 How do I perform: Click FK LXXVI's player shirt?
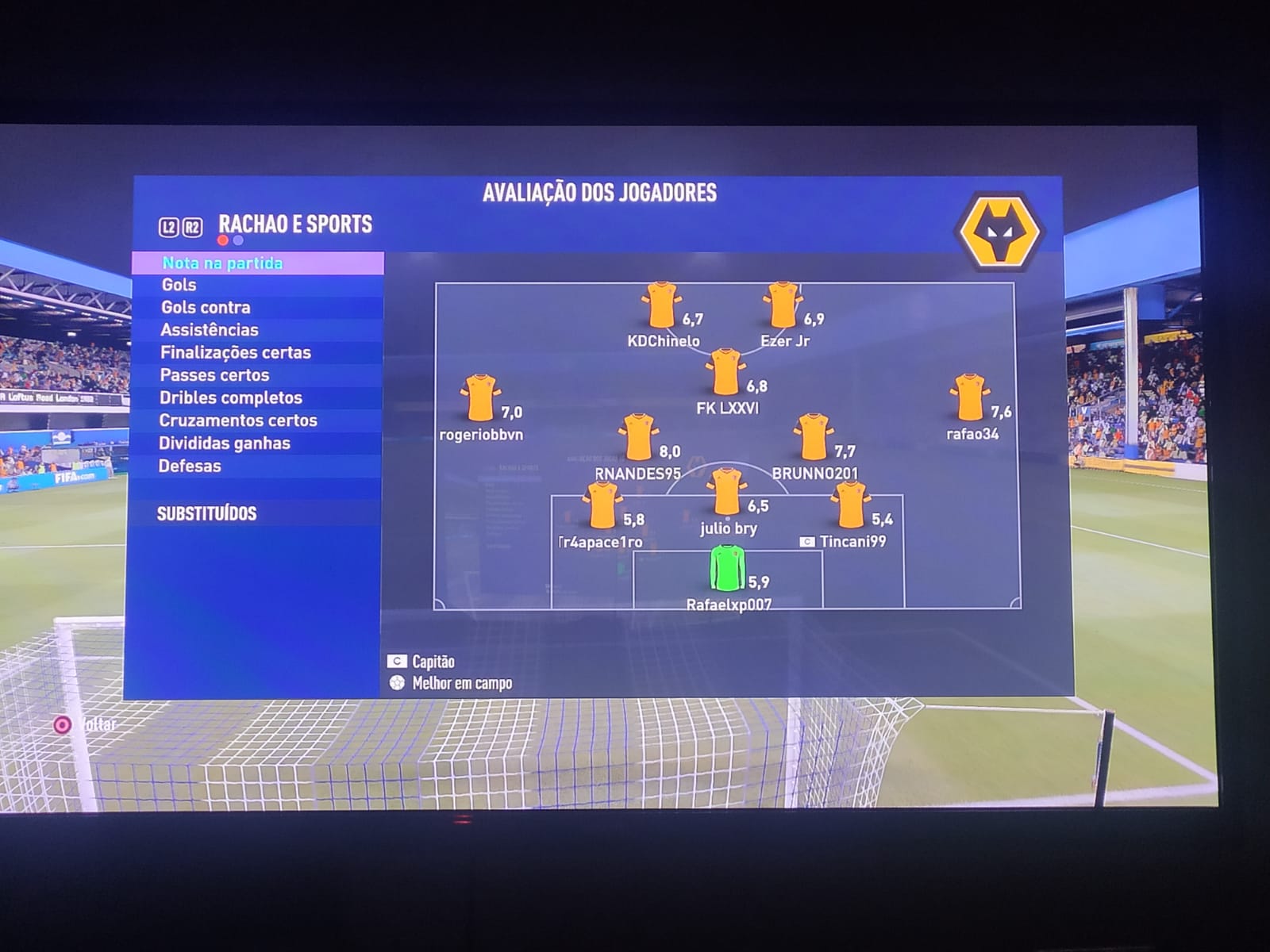coord(725,372)
